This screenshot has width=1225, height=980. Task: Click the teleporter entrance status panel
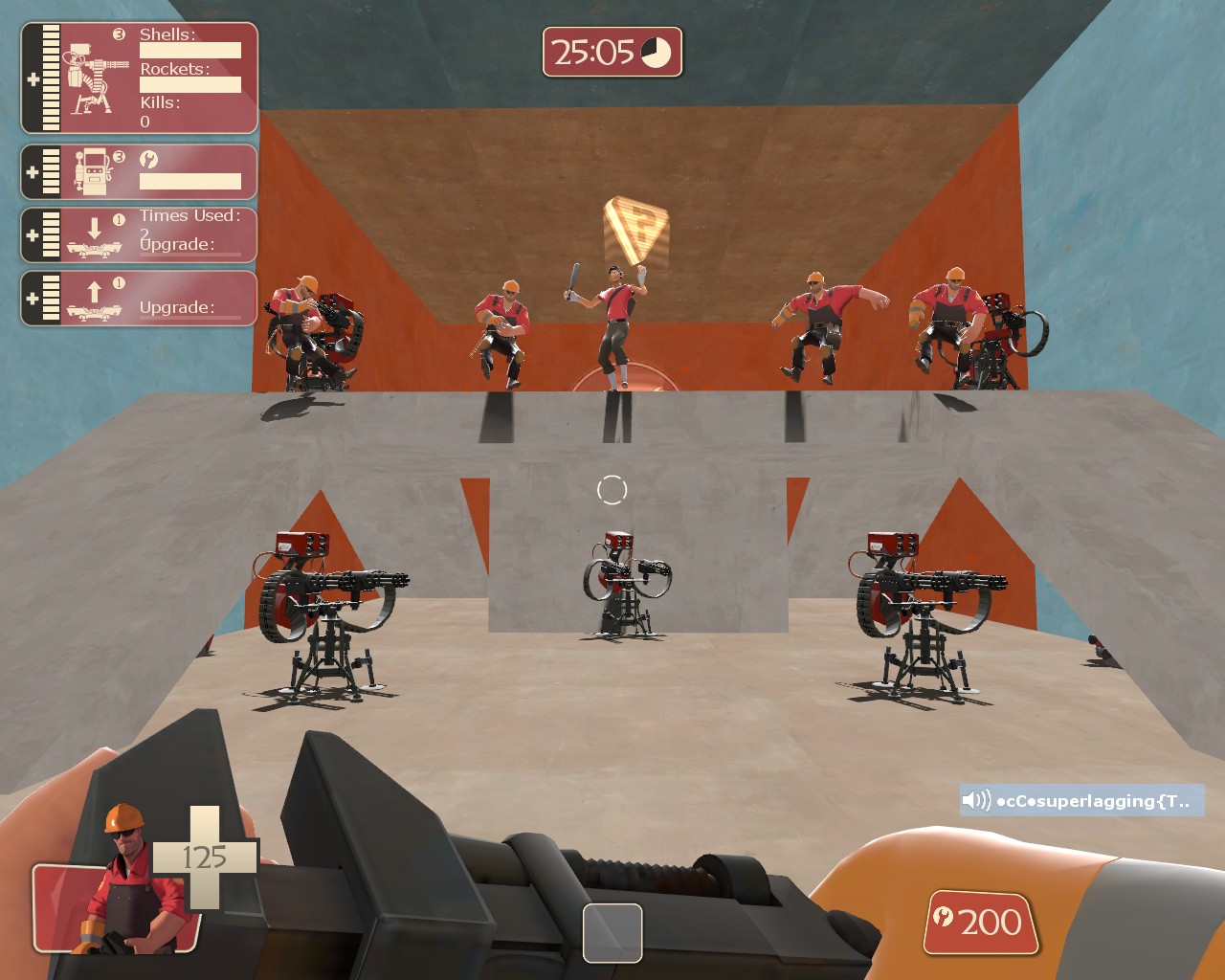(x=140, y=235)
